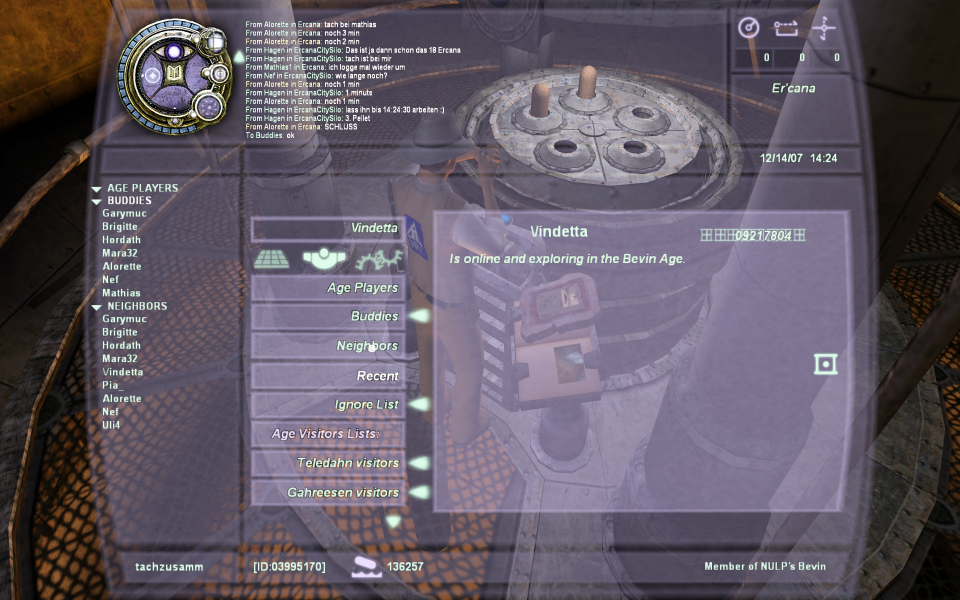Click the square icon on the detail panel

click(x=825, y=364)
